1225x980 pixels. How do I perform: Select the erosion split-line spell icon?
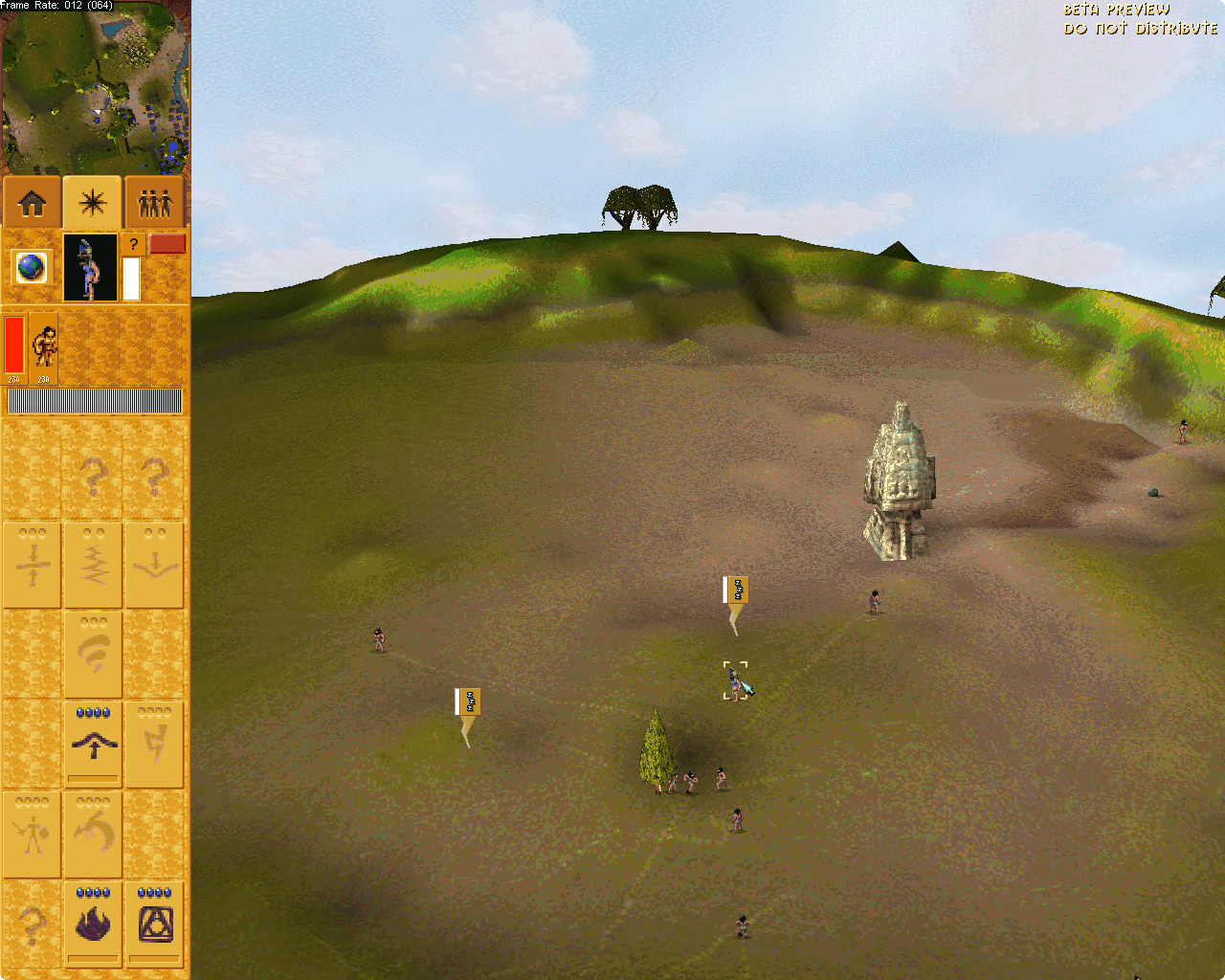click(x=32, y=566)
